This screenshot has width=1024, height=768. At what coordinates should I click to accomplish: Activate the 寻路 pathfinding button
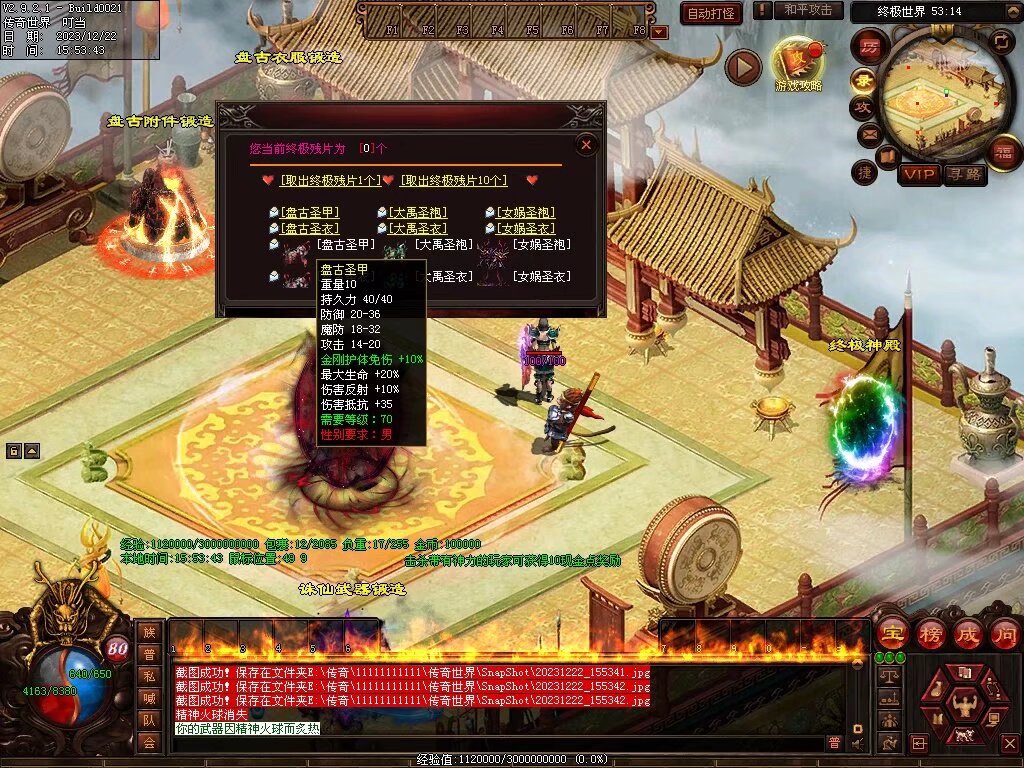pos(964,174)
